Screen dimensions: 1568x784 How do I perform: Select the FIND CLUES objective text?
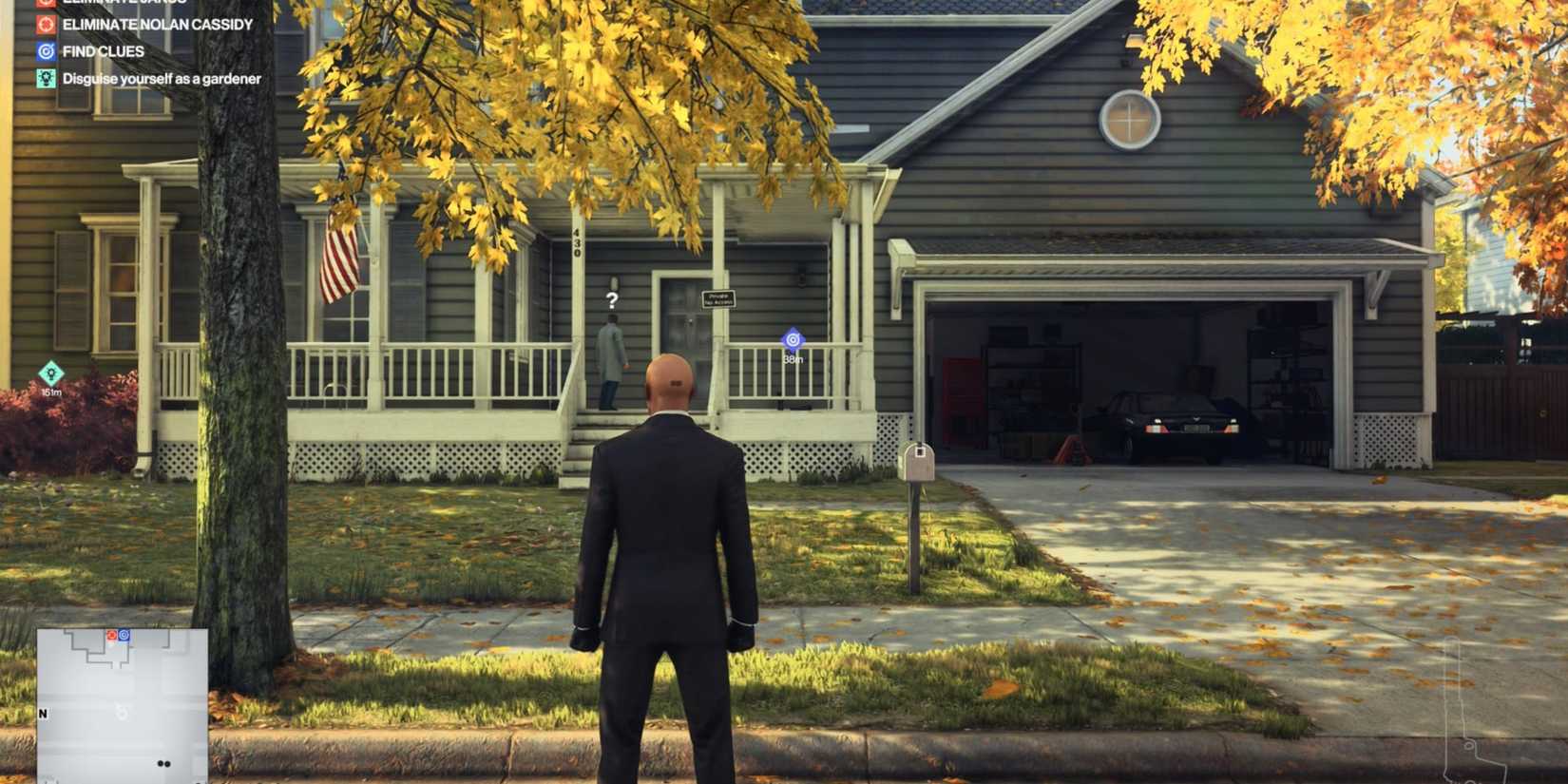point(105,51)
